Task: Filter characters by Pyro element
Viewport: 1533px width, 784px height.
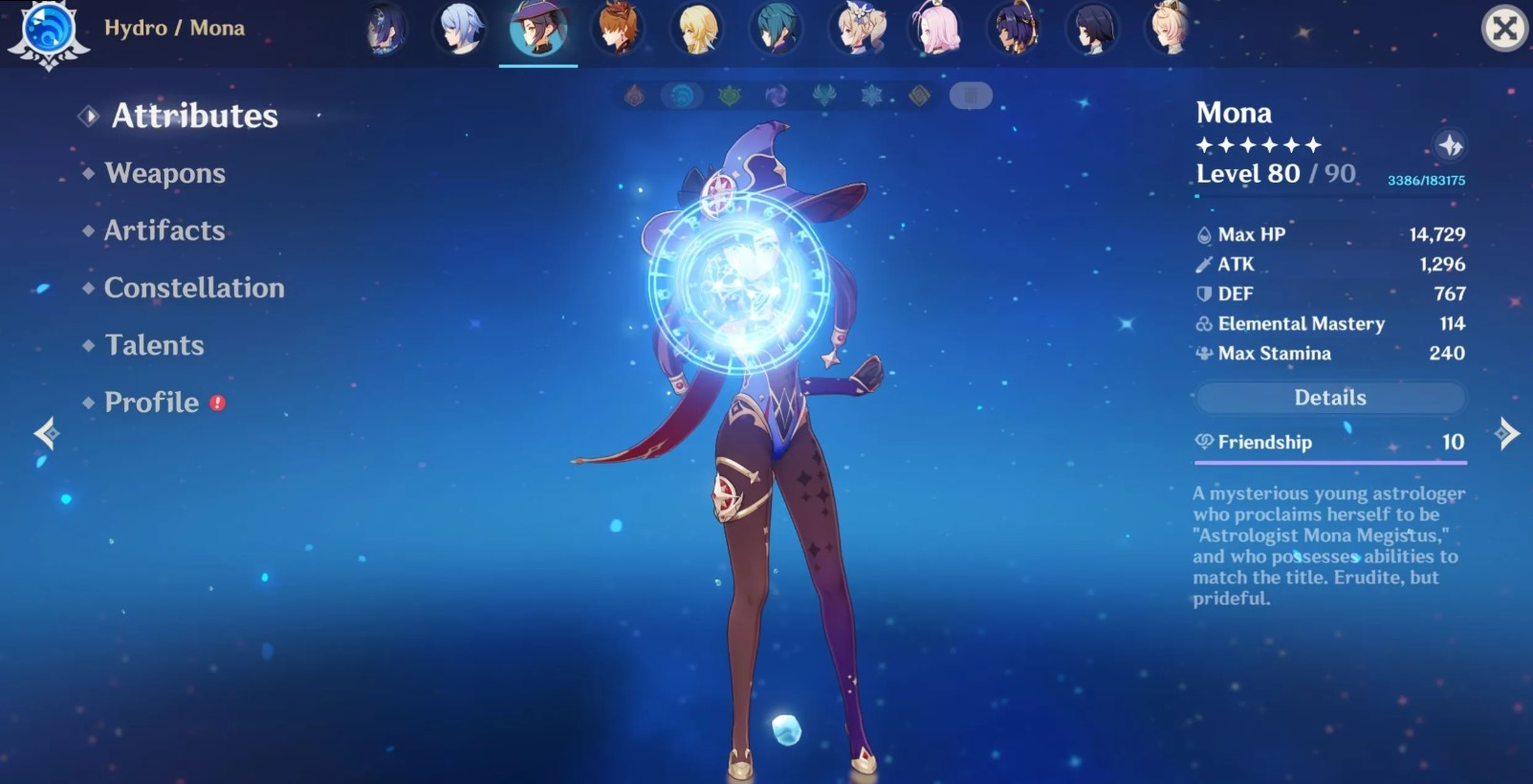Action: pos(634,96)
